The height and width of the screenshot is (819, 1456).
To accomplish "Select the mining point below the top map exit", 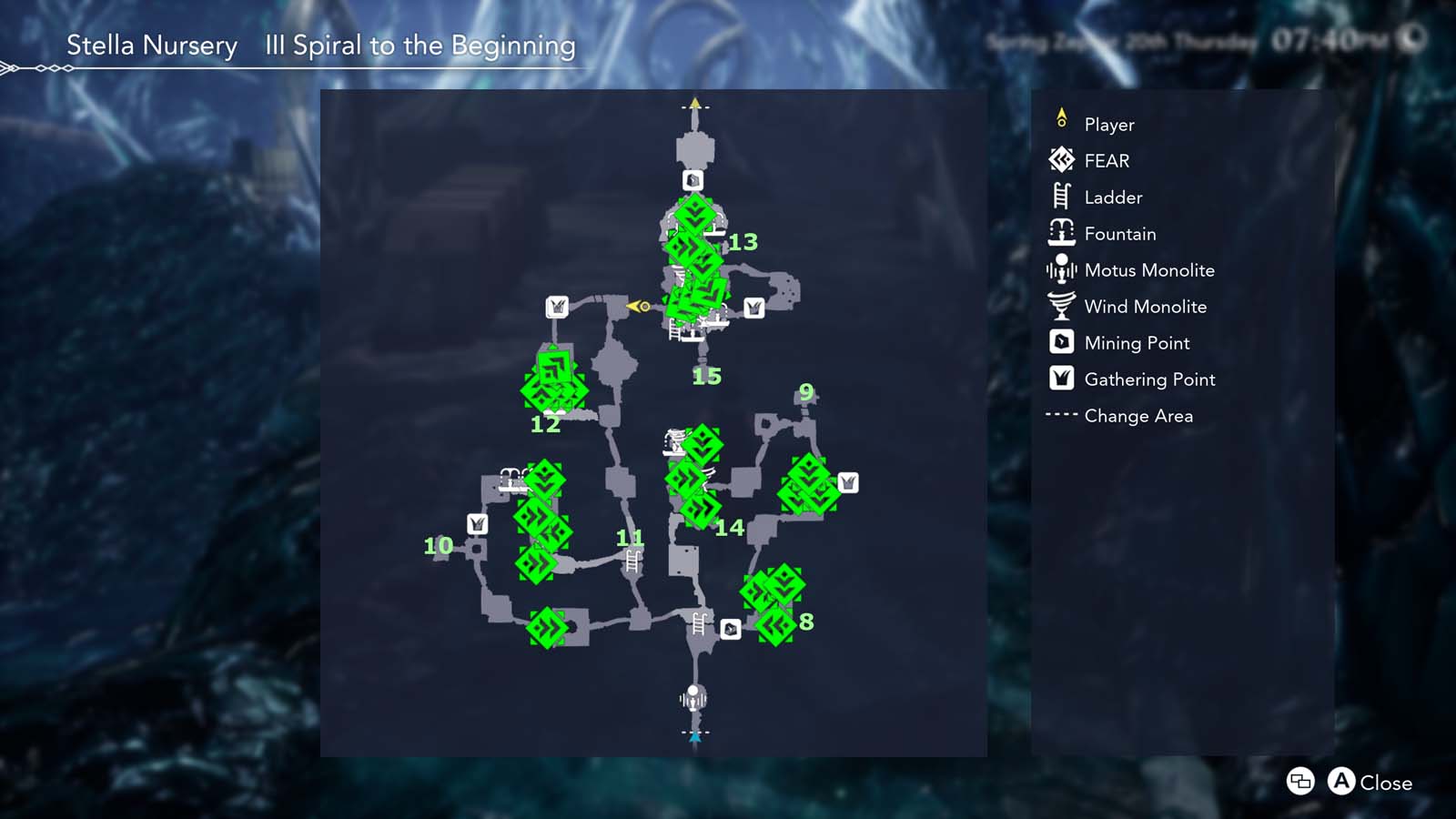I will tap(693, 180).
